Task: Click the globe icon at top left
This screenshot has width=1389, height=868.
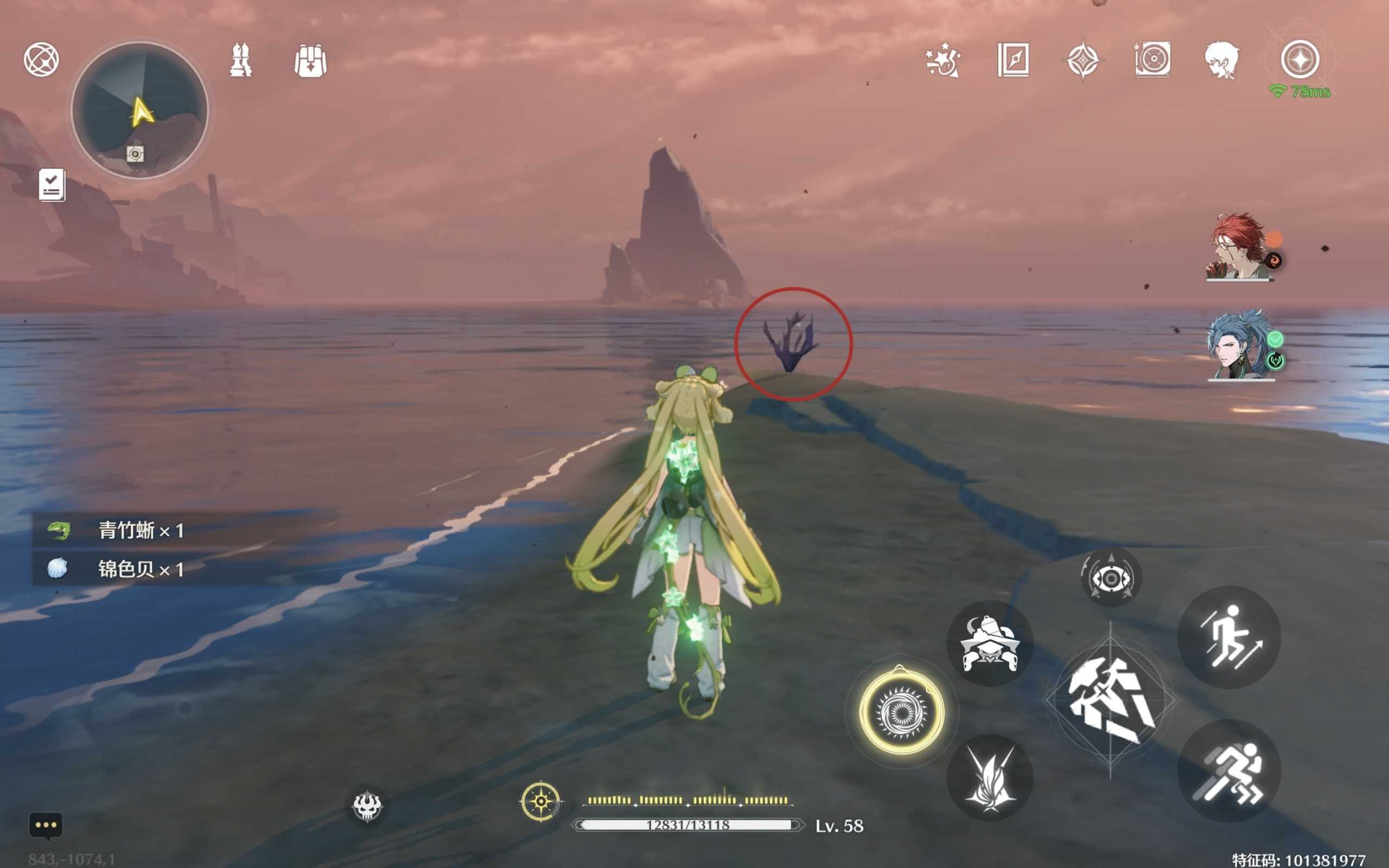Action: coord(41,59)
